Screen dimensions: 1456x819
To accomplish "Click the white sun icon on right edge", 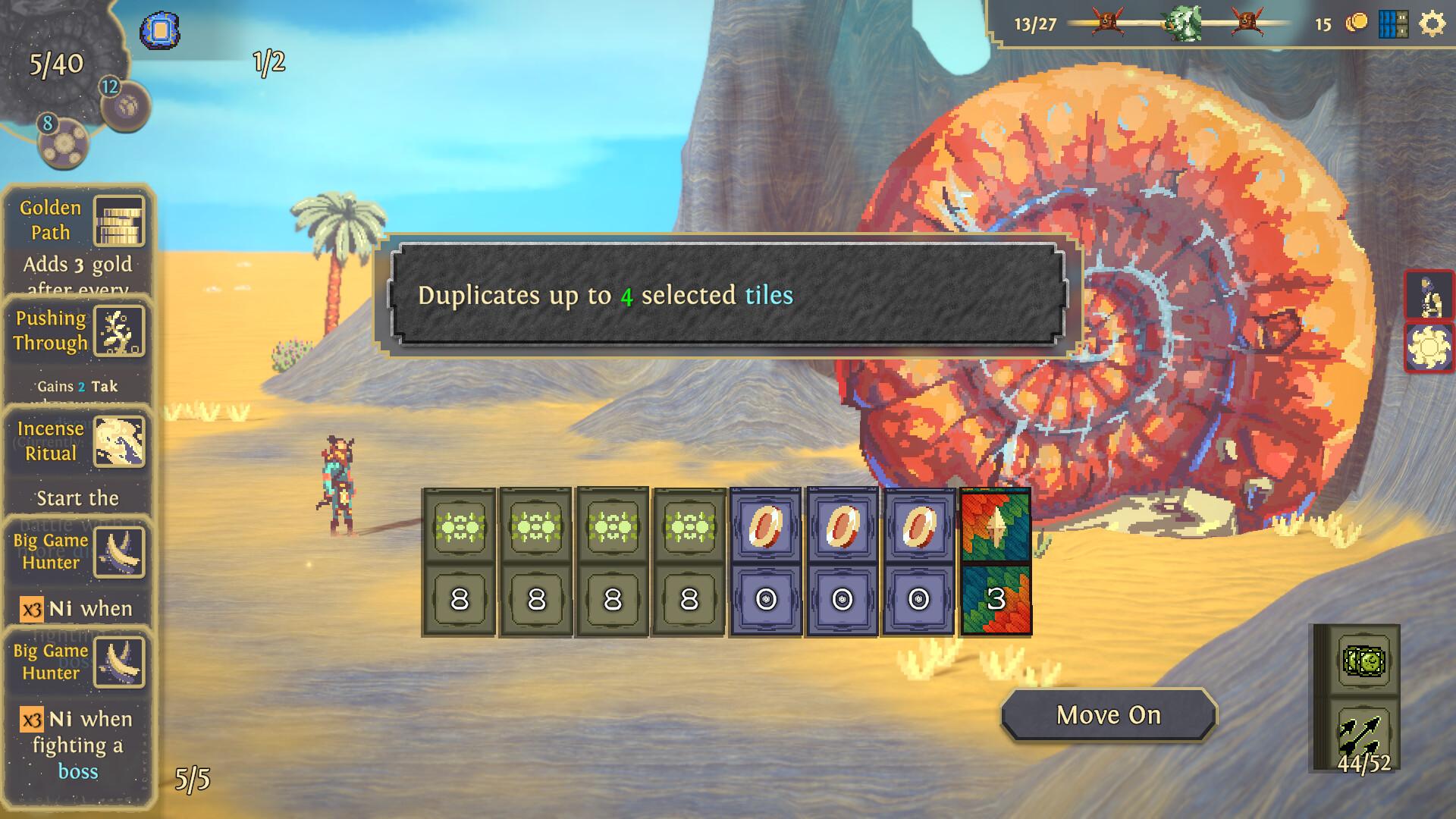I will point(1429,348).
